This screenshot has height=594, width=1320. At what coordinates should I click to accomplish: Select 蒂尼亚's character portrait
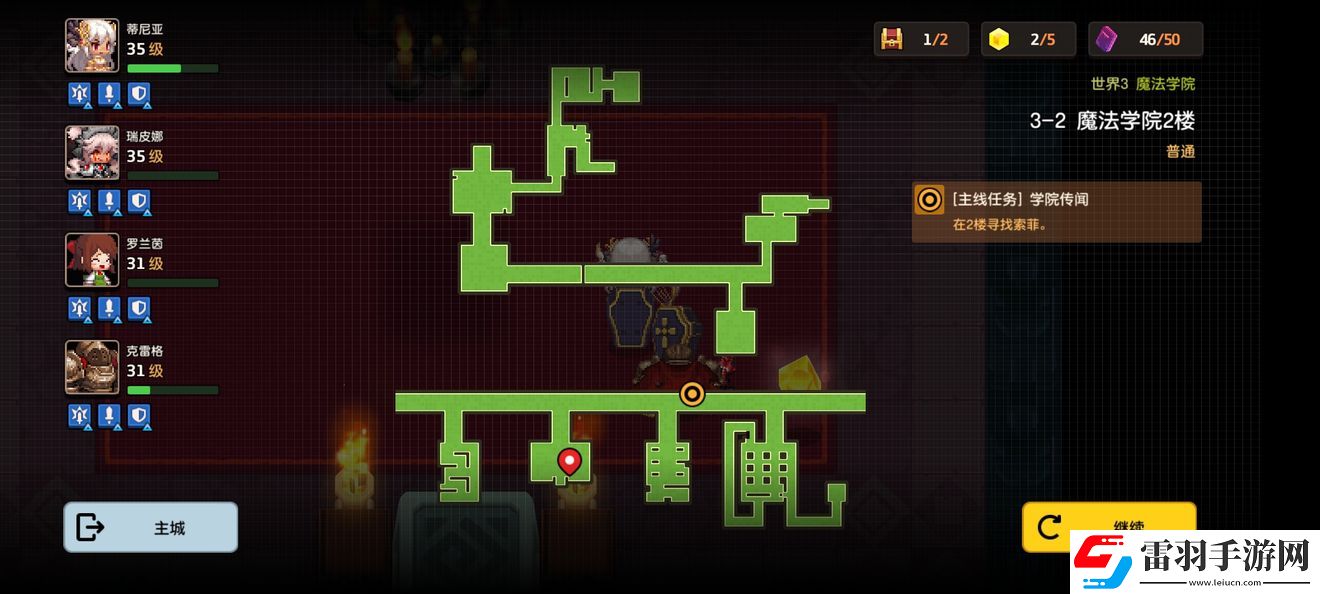(x=92, y=46)
